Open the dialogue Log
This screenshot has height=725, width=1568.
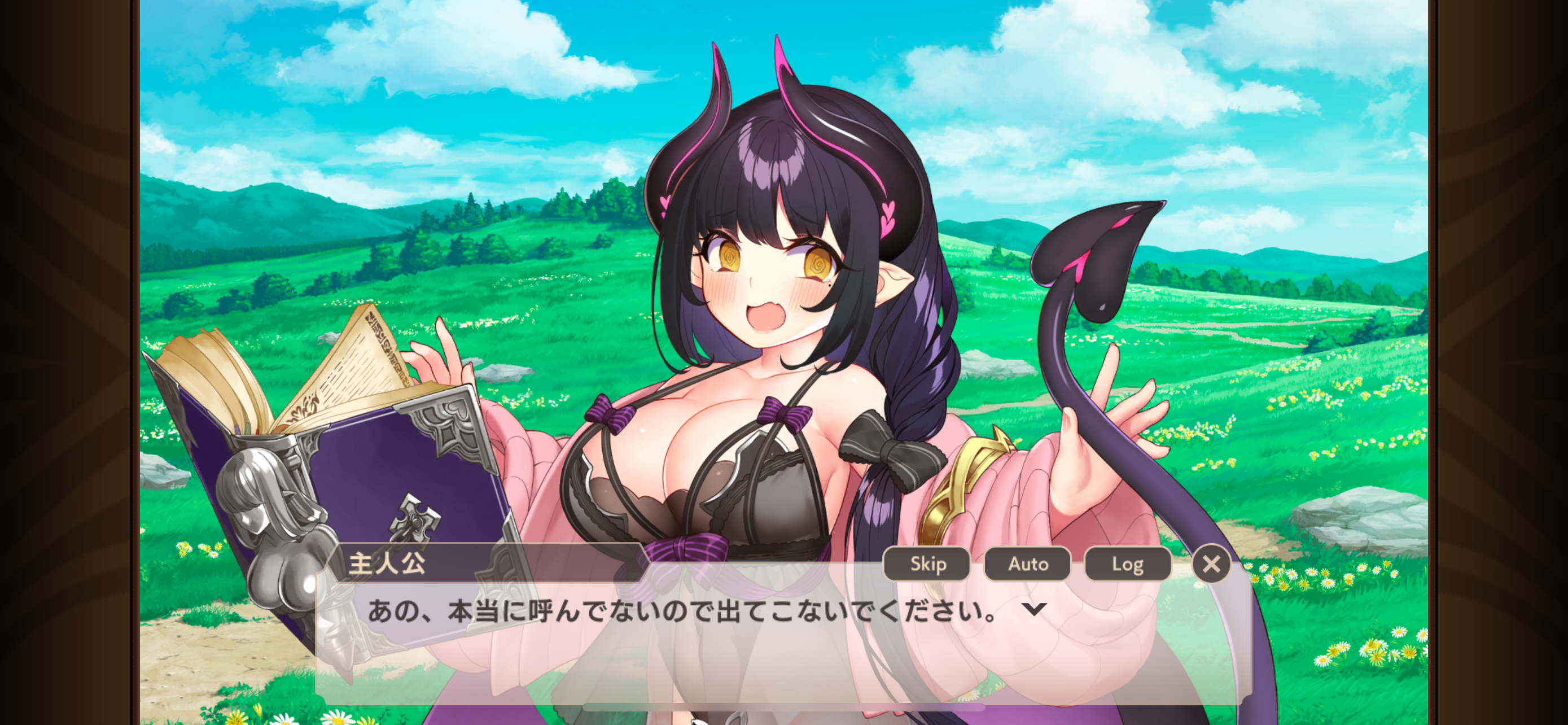coord(1128,564)
